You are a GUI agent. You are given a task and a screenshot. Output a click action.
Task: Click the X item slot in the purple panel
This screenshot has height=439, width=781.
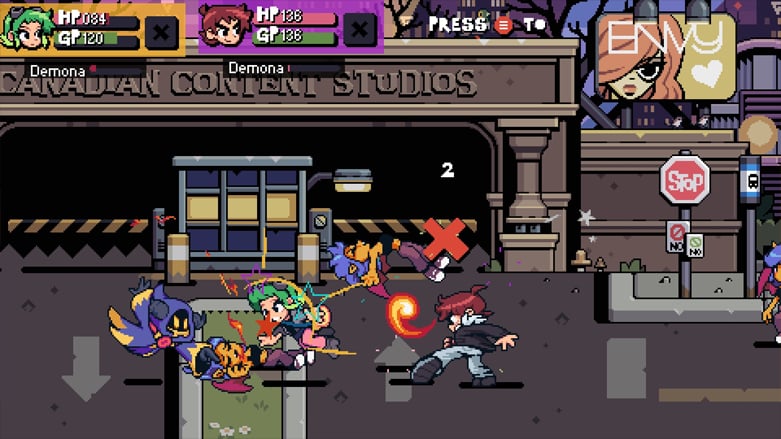(x=359, y=29)
